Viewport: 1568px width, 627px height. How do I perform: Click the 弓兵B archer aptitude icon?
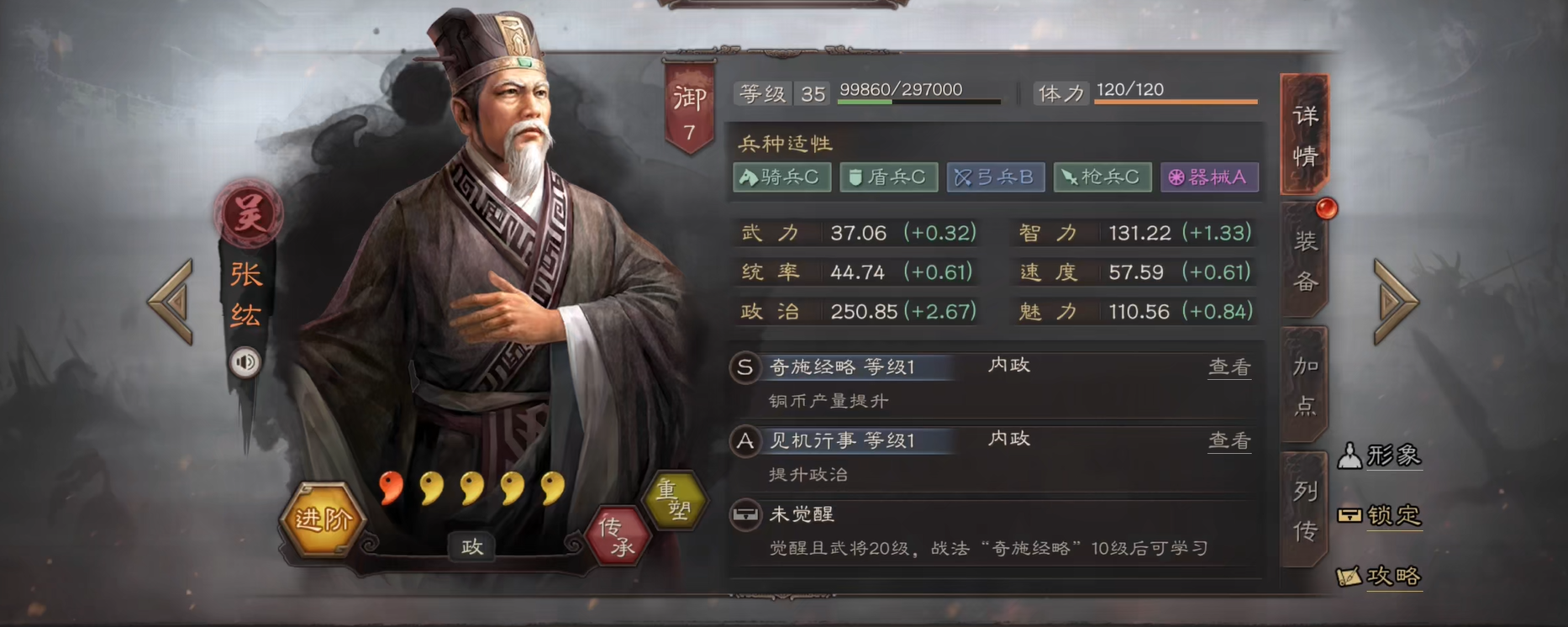[995, 177]
